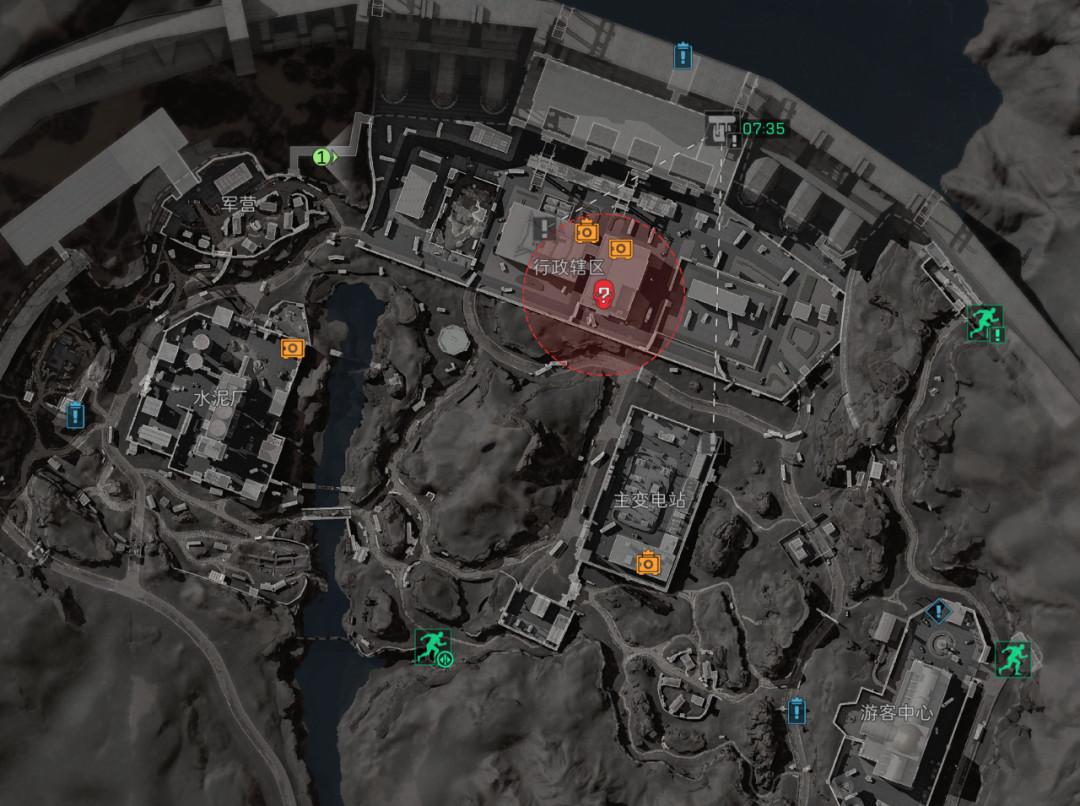Click the uncrowned orange safe in red circle
The width and height of the screenshot is (1080, 806).
coord(620,247)
